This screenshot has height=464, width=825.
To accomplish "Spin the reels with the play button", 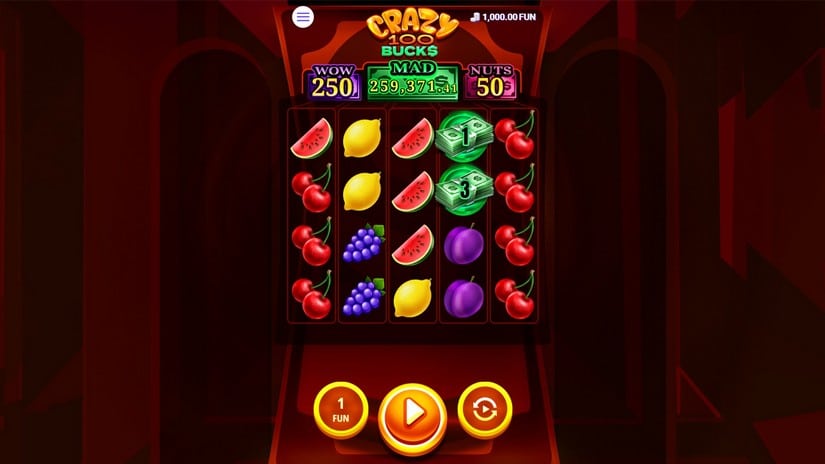I will click(x=413, y=411).
